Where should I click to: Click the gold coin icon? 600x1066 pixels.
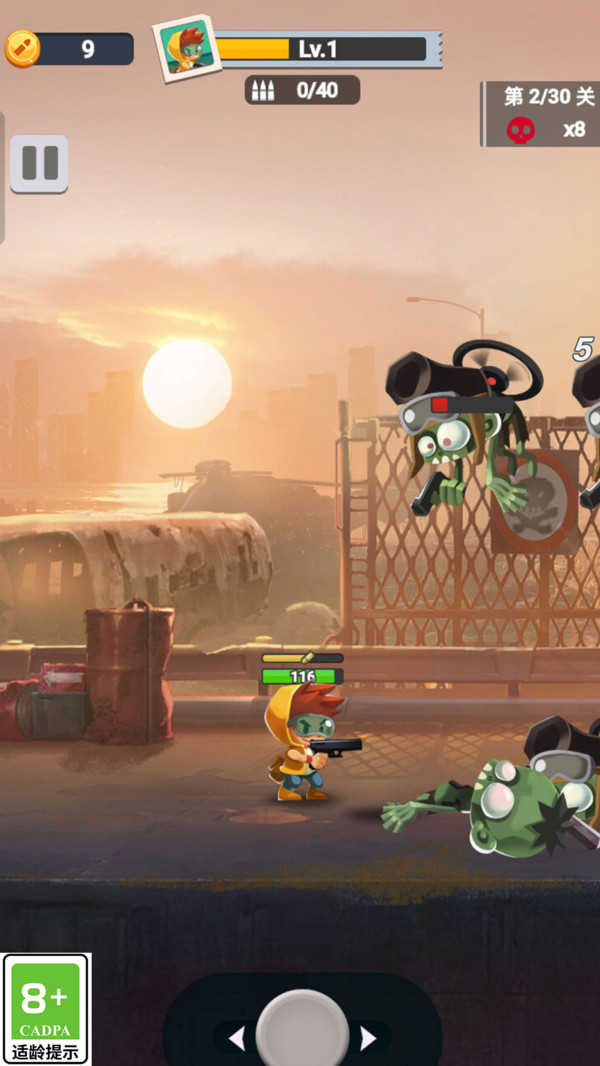21,48
